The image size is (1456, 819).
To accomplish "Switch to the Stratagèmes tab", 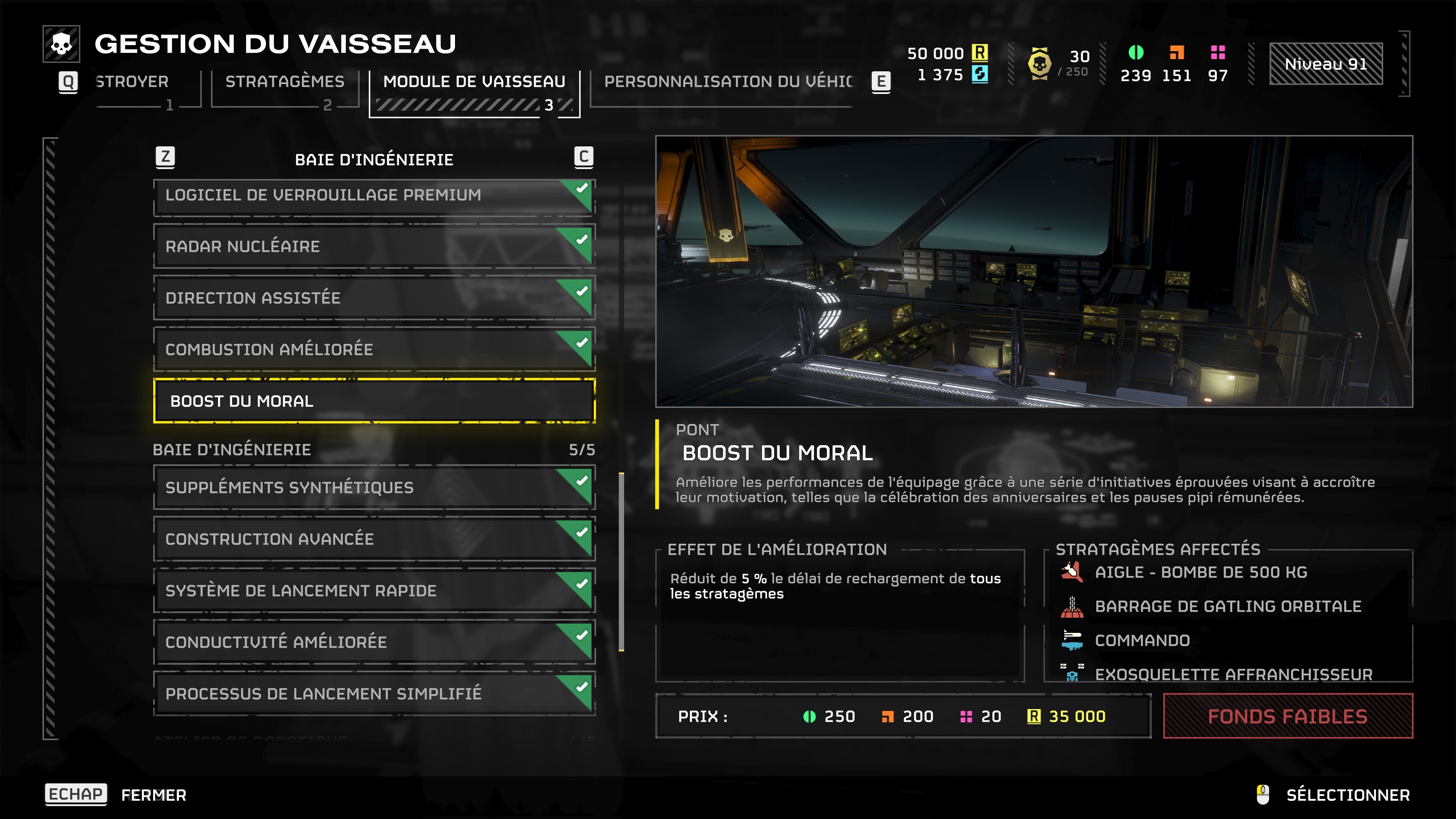I will click(284, 82).
